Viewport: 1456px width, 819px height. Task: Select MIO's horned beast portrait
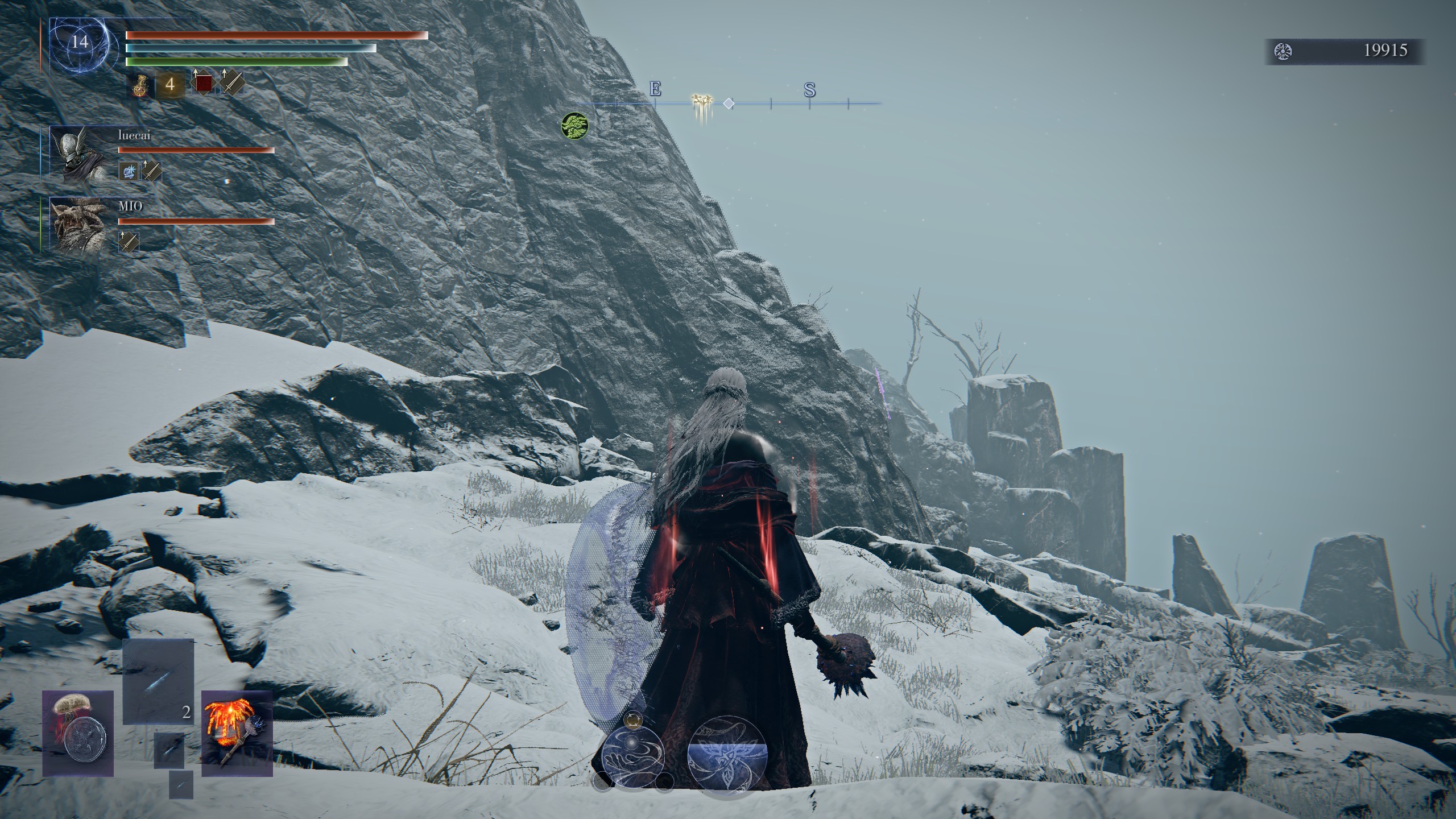pos(78,224)
